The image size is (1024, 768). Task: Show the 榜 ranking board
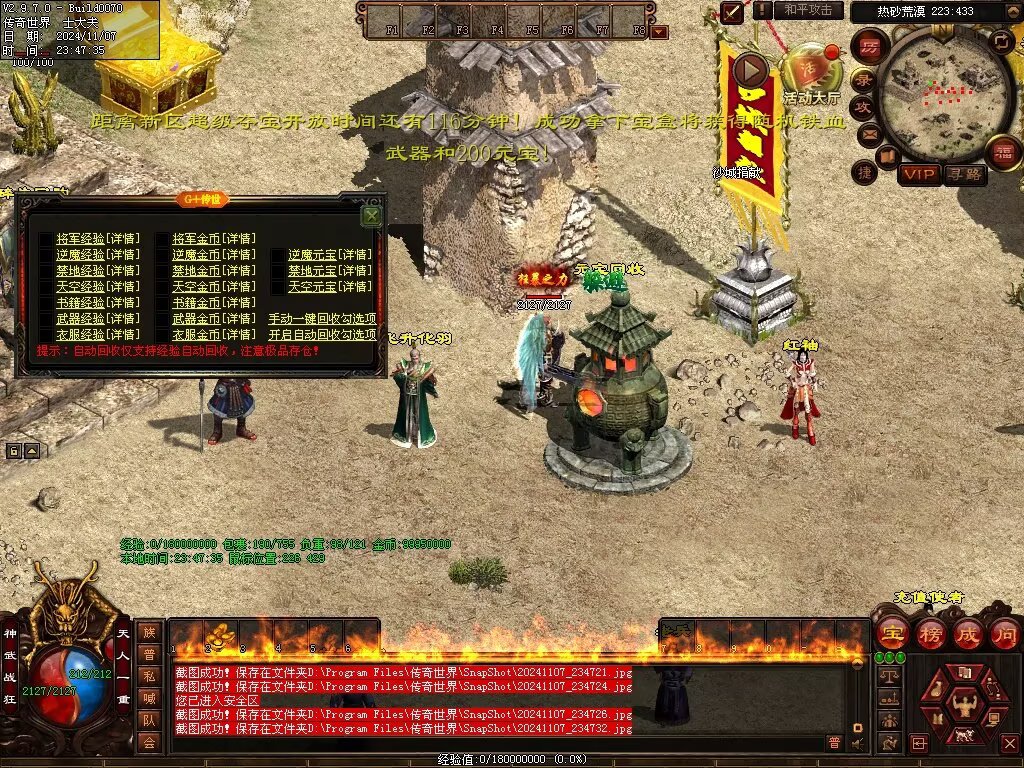930,633
